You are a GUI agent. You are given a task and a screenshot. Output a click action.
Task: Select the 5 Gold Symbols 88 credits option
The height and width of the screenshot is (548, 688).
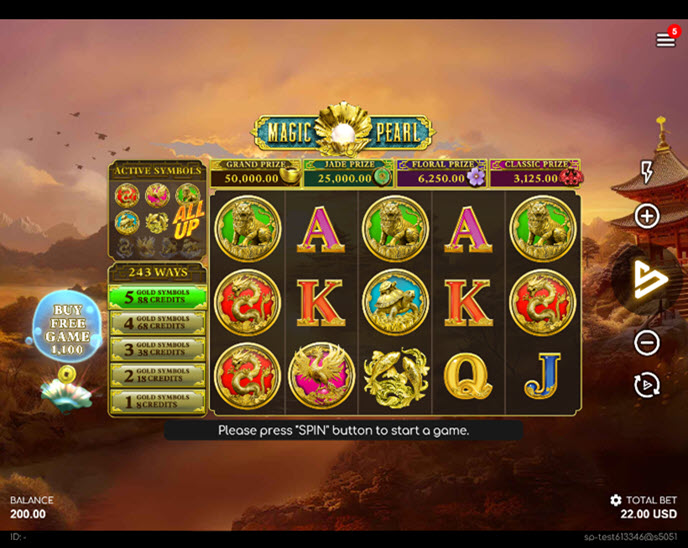pos(157,297)
